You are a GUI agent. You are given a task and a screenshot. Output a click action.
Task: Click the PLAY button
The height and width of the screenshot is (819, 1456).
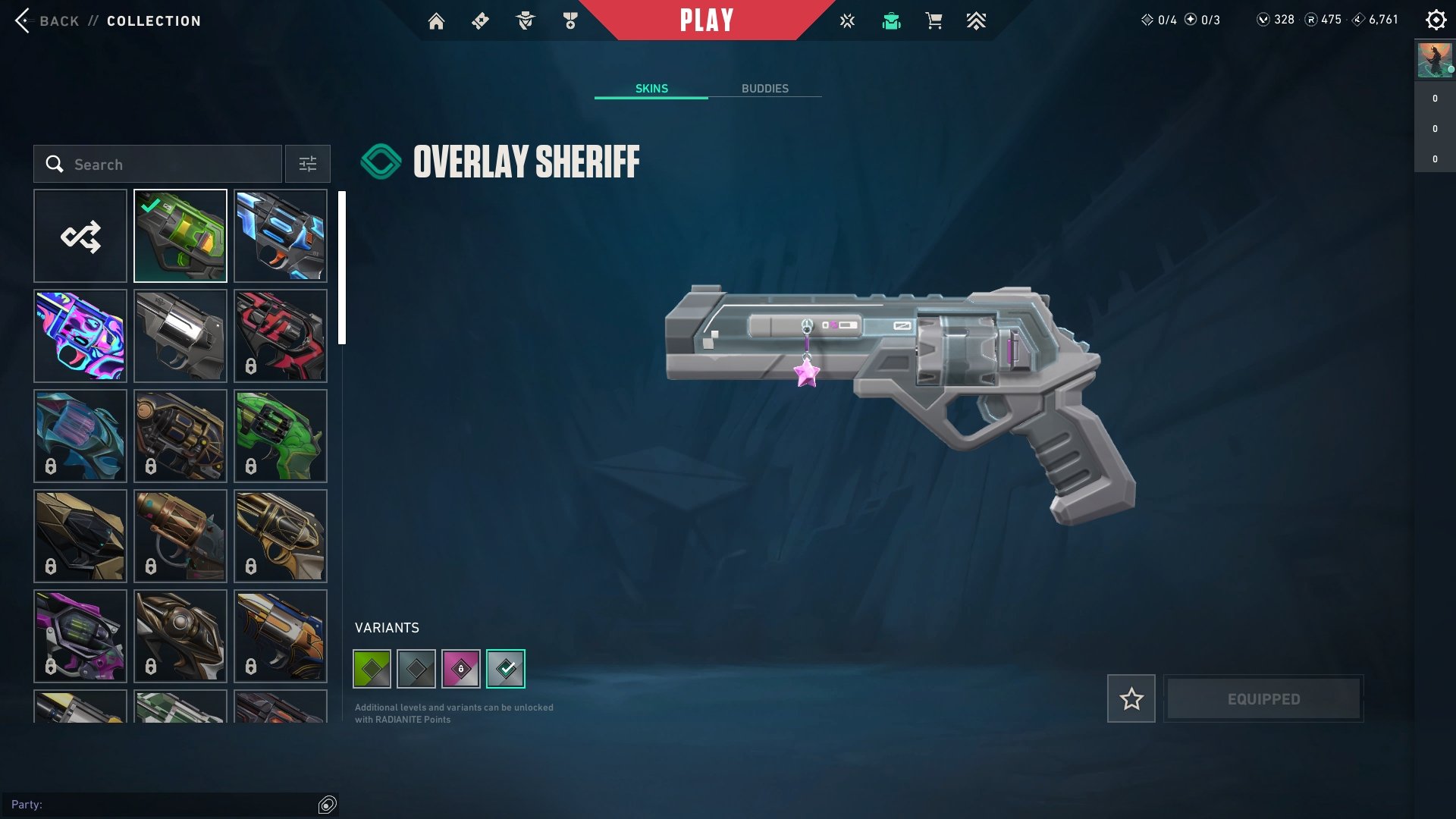[x=708, y=20]
